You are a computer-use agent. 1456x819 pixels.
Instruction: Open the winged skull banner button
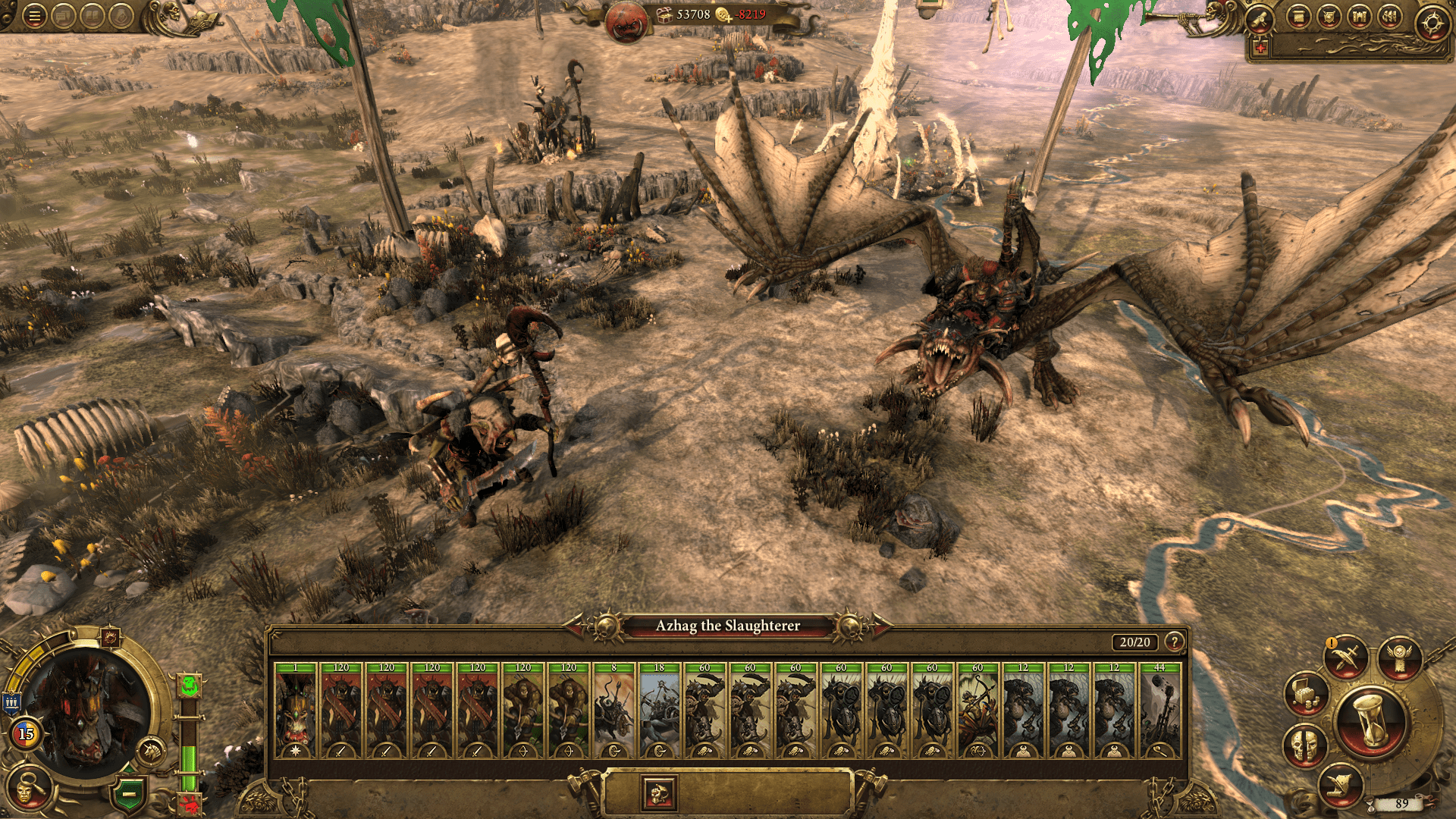point(1400,656)
